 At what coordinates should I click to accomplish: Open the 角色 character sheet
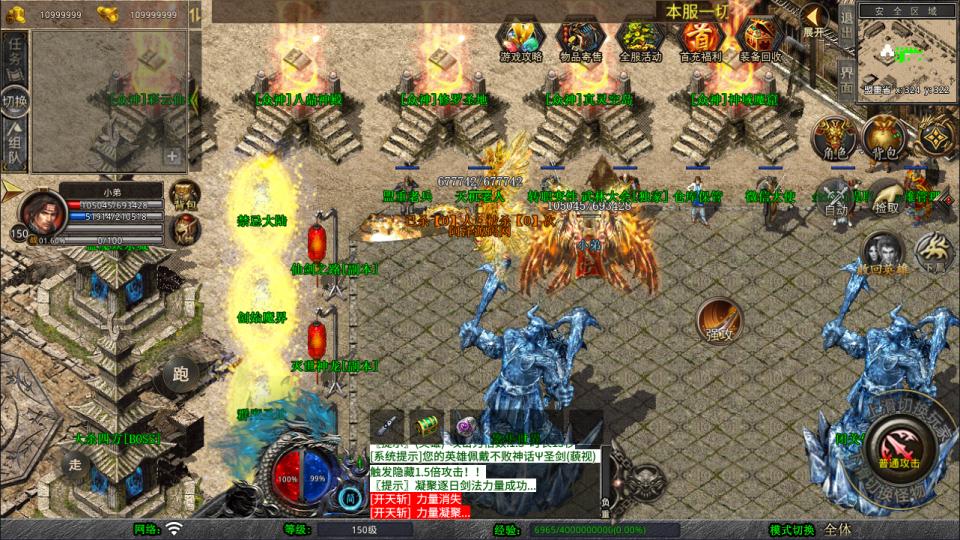[x=832, y=138]
